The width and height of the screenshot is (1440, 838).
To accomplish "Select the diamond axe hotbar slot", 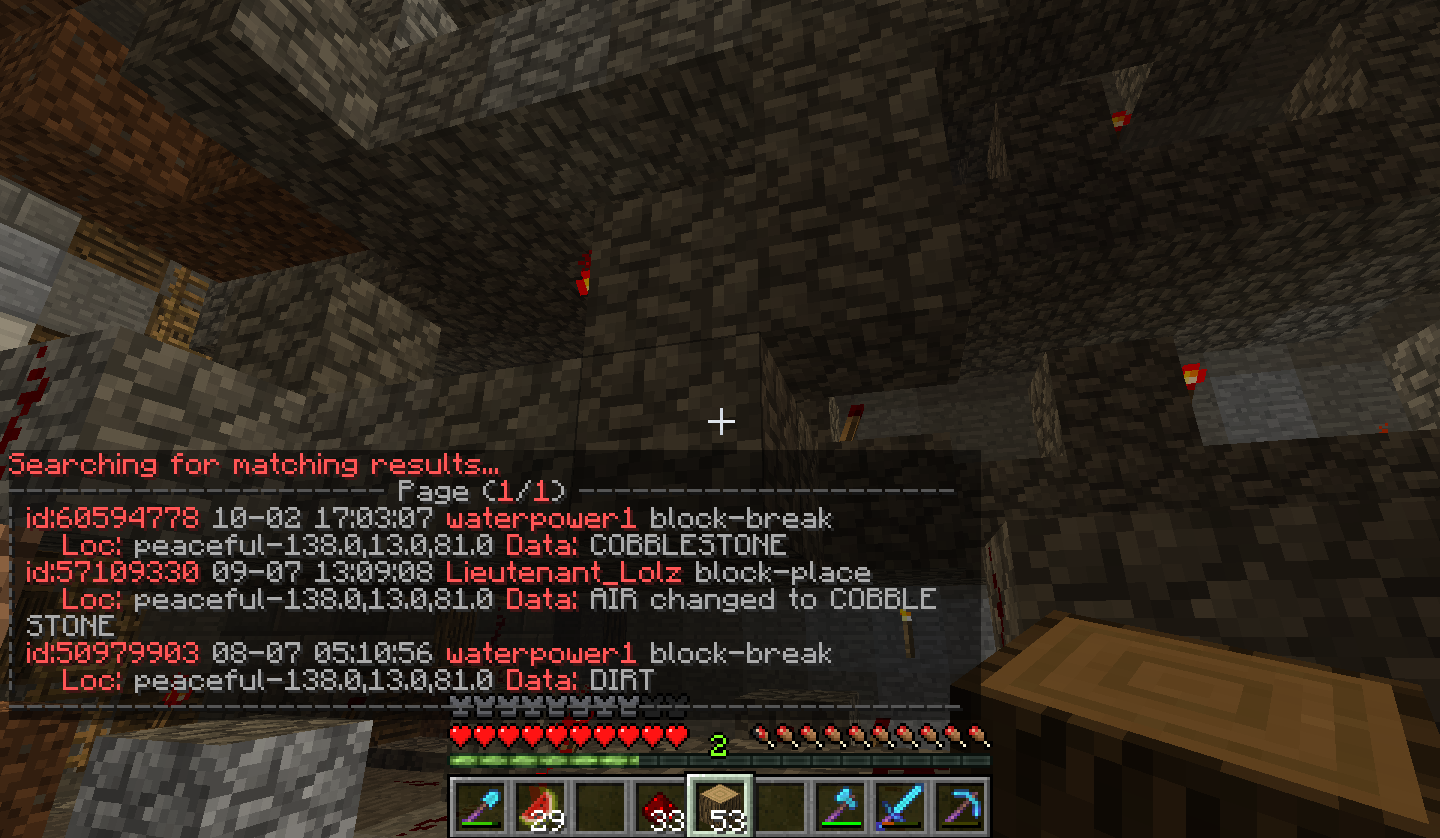I will 839,806.
